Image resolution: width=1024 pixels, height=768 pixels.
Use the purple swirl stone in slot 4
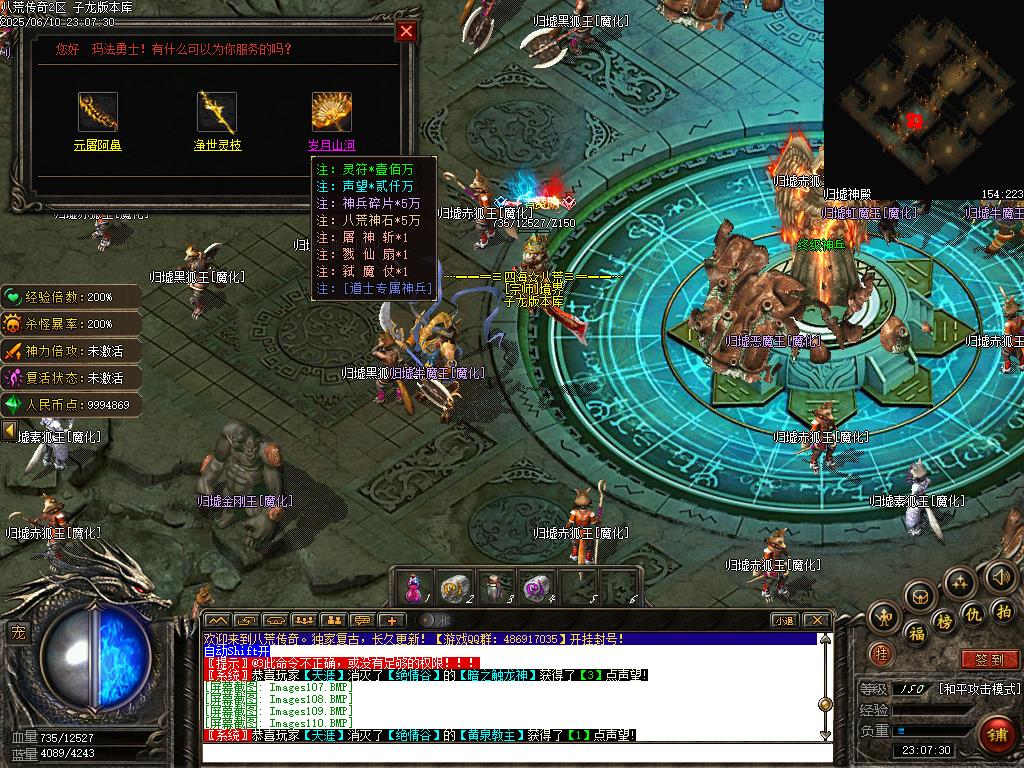pos(536,587)
